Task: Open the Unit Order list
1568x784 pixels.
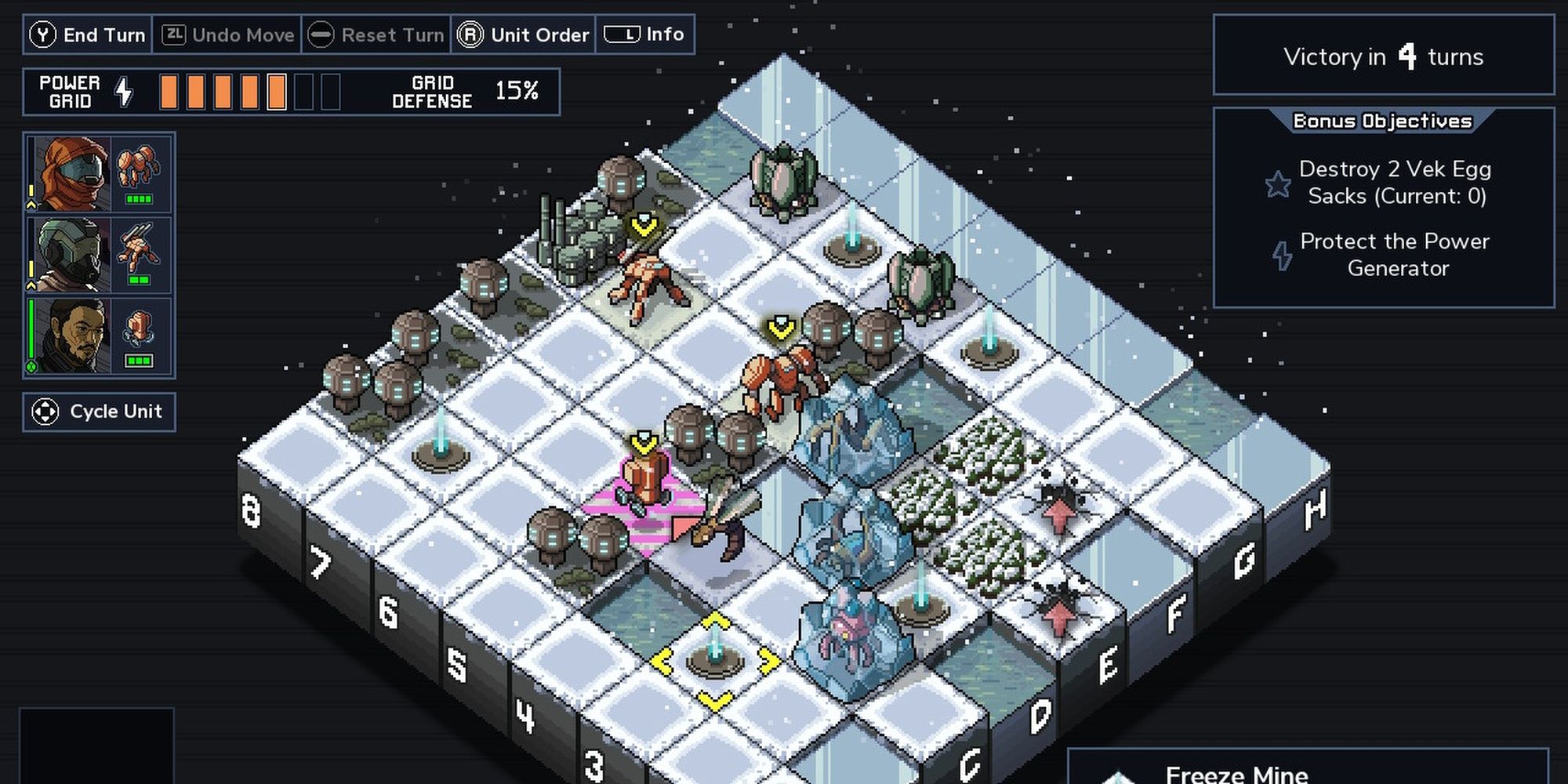Action: tap(523, 34)
